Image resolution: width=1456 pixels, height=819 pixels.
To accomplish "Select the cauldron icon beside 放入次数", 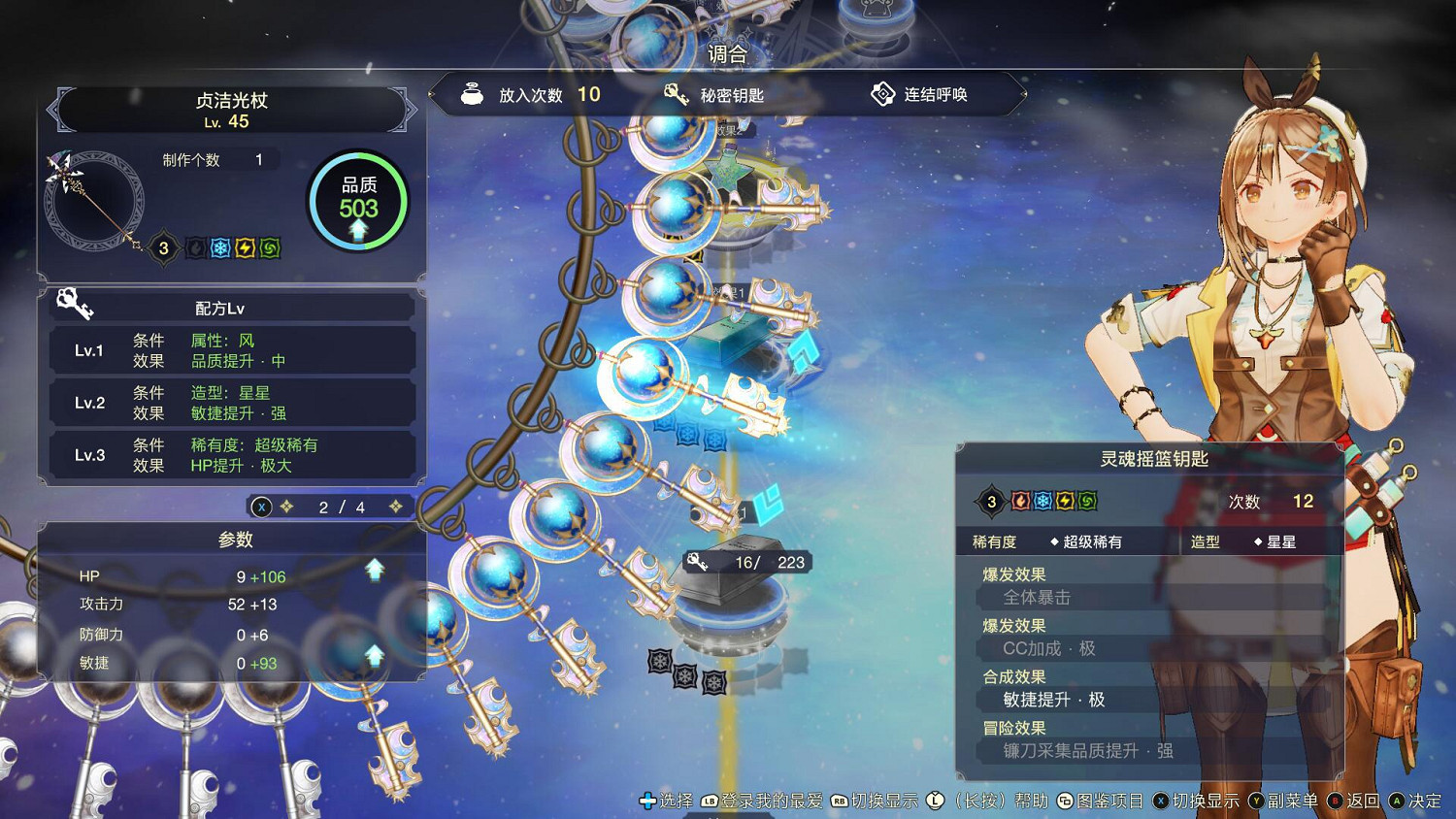I will [473, 94].
